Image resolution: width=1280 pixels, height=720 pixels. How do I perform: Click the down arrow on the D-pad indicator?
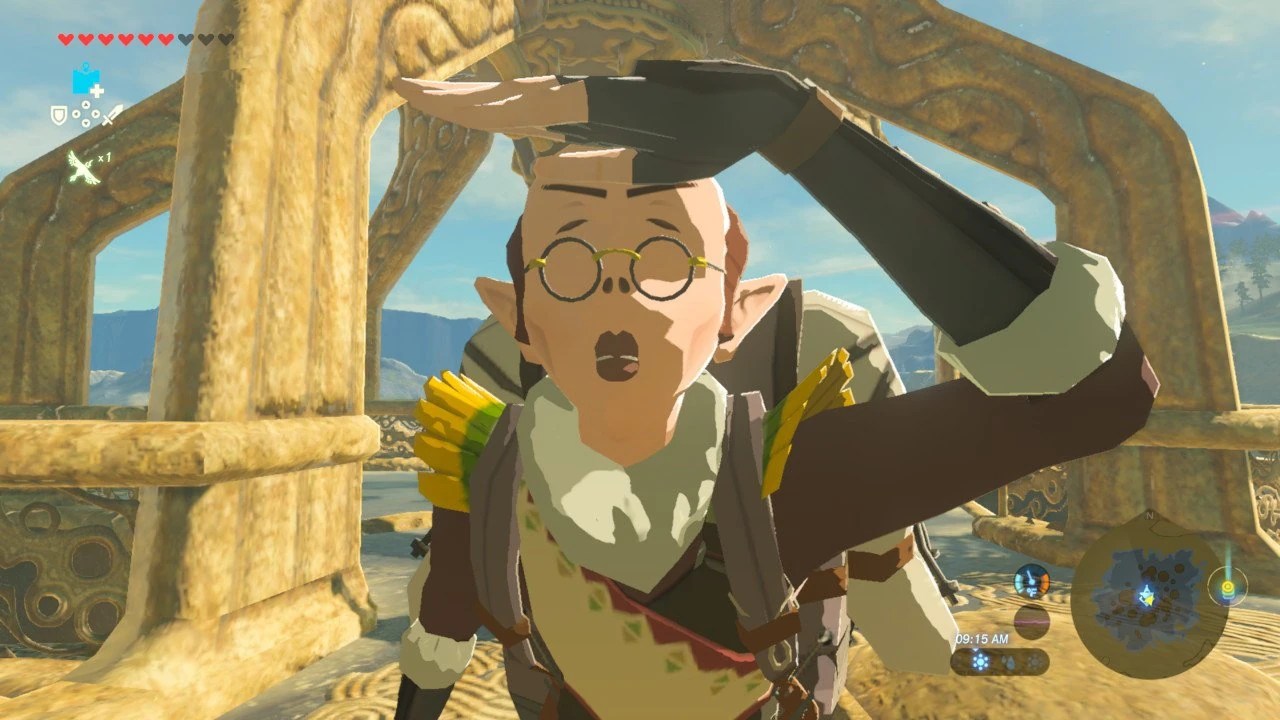(86, 122)
